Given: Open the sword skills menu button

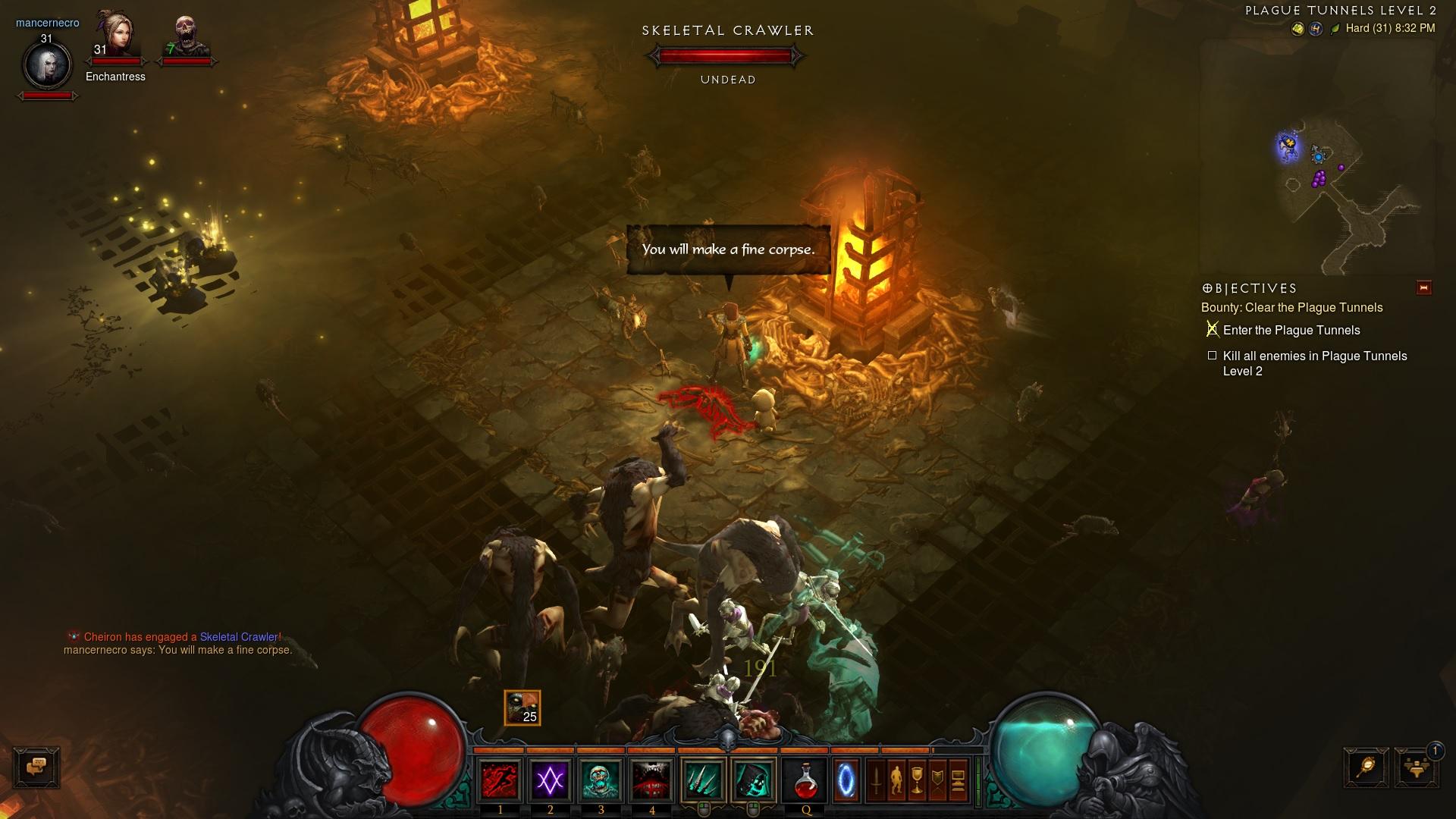Looking at the screenshot, I should coord(876,780).
